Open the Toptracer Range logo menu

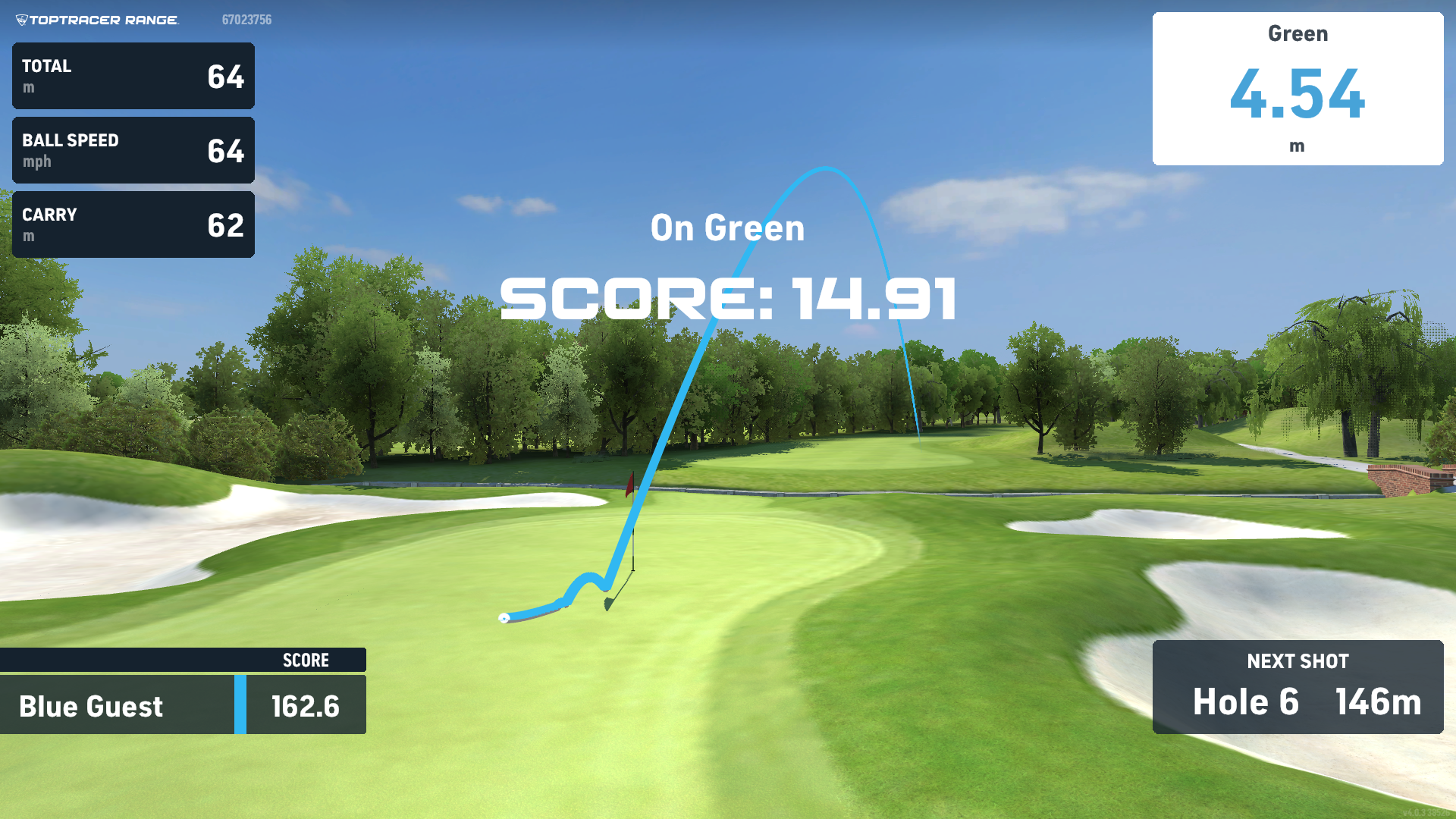coord(97,20)
